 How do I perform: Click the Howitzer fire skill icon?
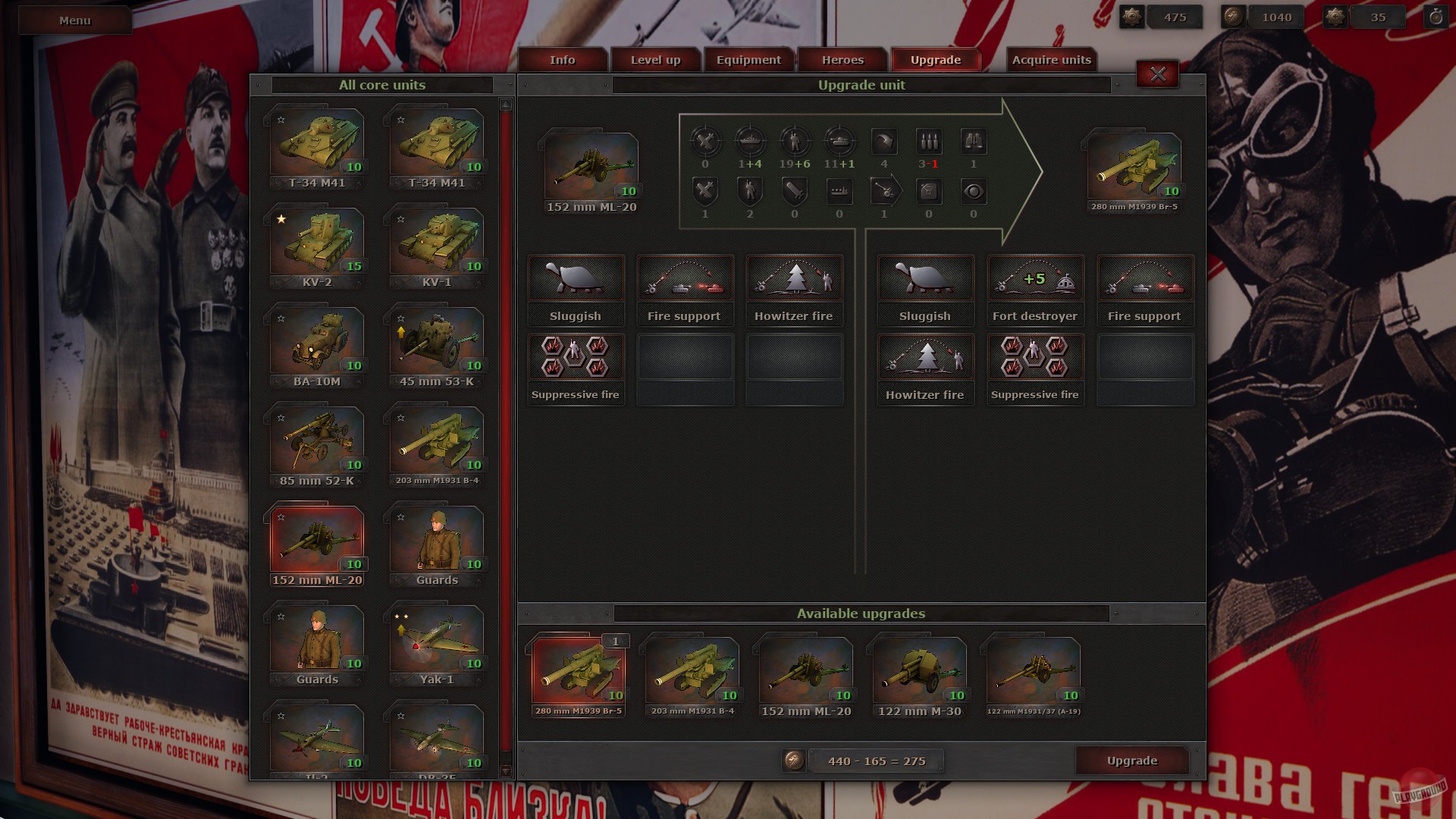point(793,278)
